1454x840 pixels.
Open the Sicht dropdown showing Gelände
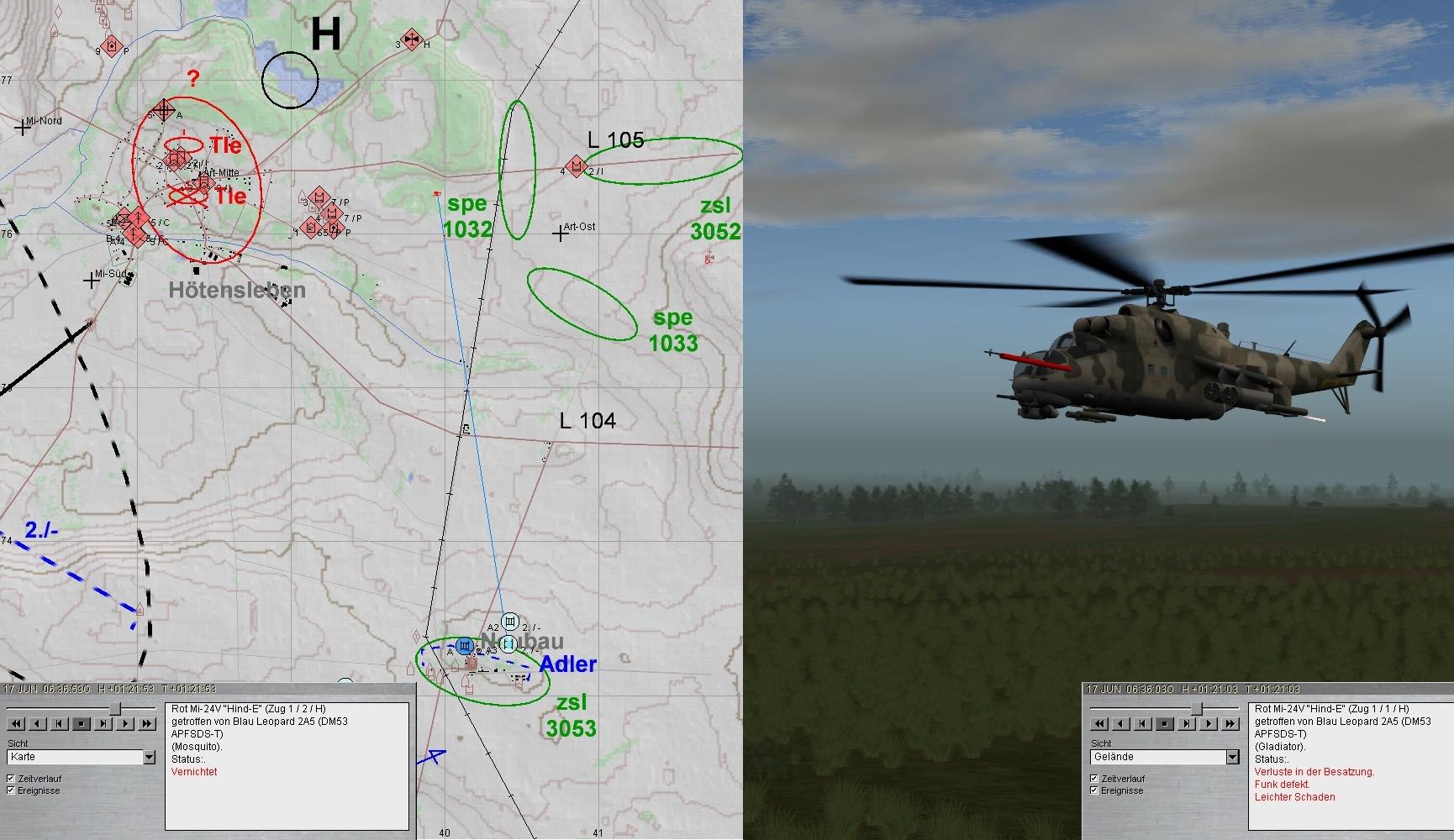1232,758
